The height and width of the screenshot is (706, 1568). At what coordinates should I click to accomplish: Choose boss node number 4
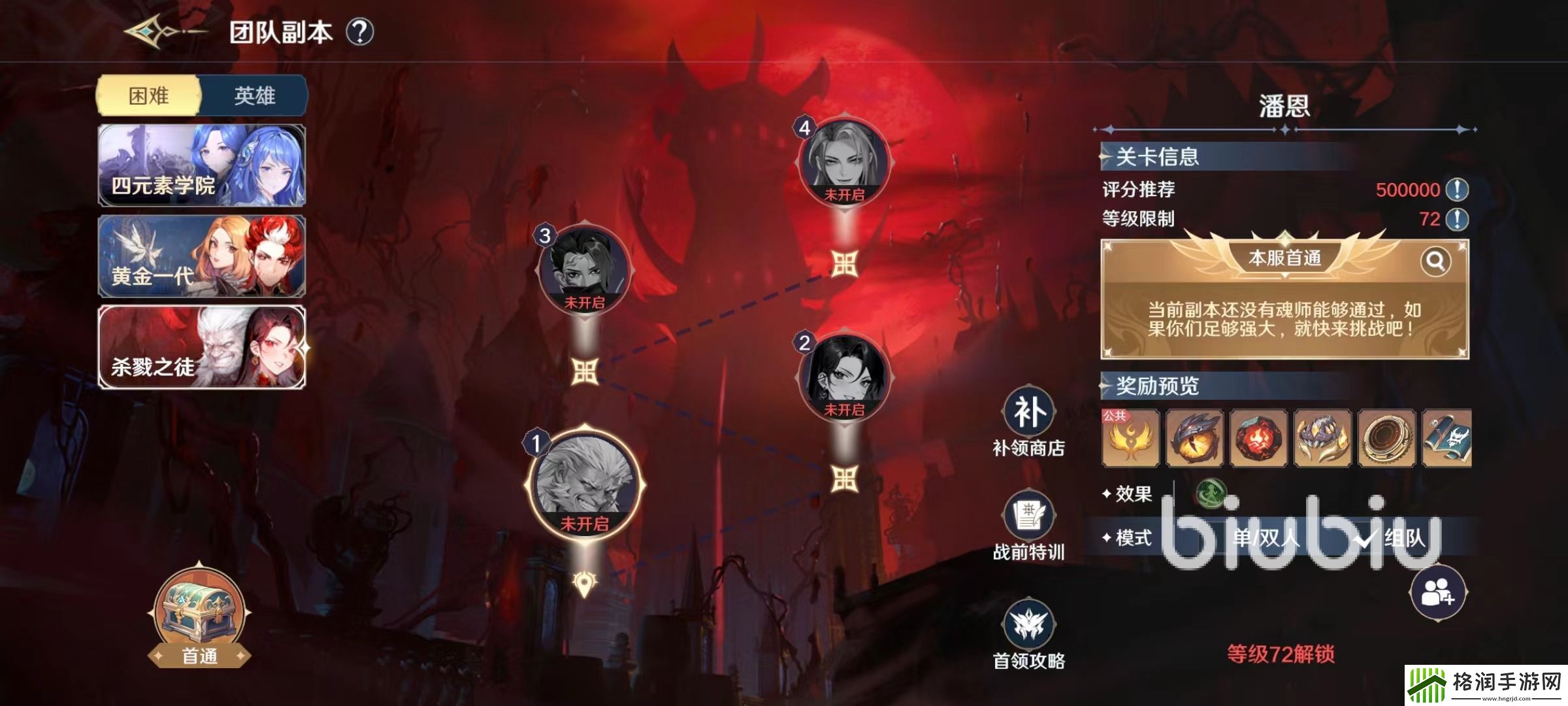(844, 161)
